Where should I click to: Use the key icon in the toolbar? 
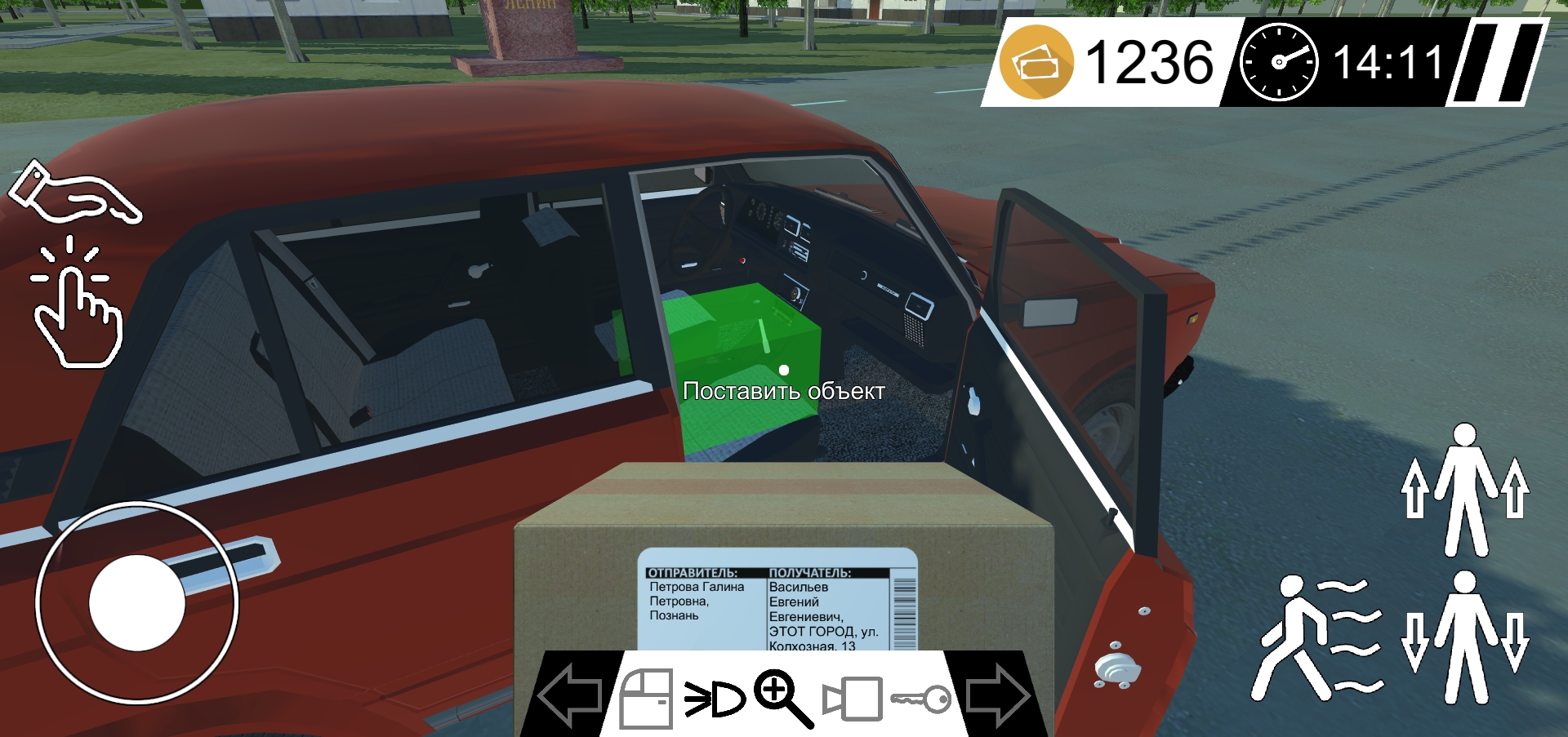(921, 699)
